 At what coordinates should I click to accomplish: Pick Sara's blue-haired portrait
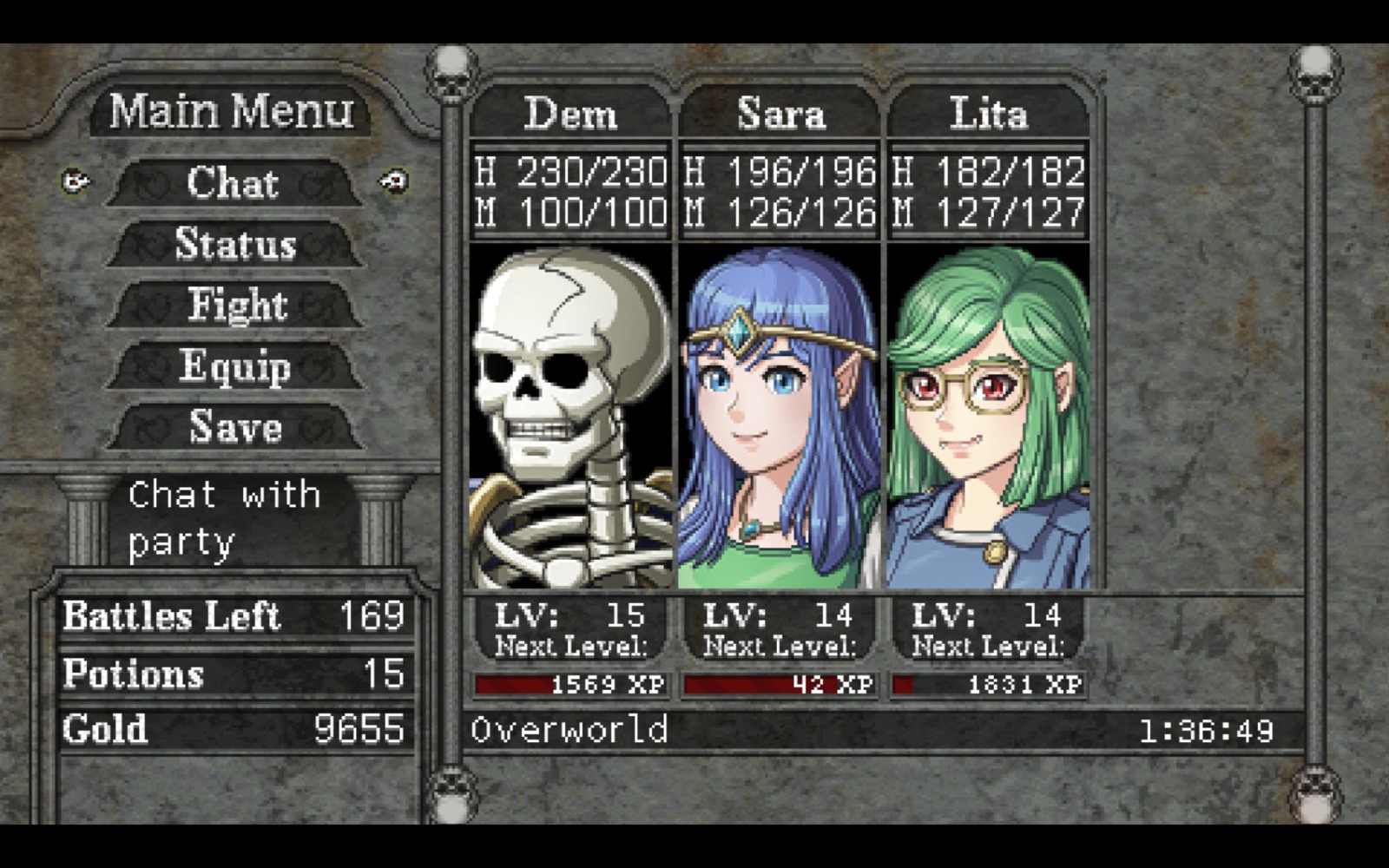780,417
